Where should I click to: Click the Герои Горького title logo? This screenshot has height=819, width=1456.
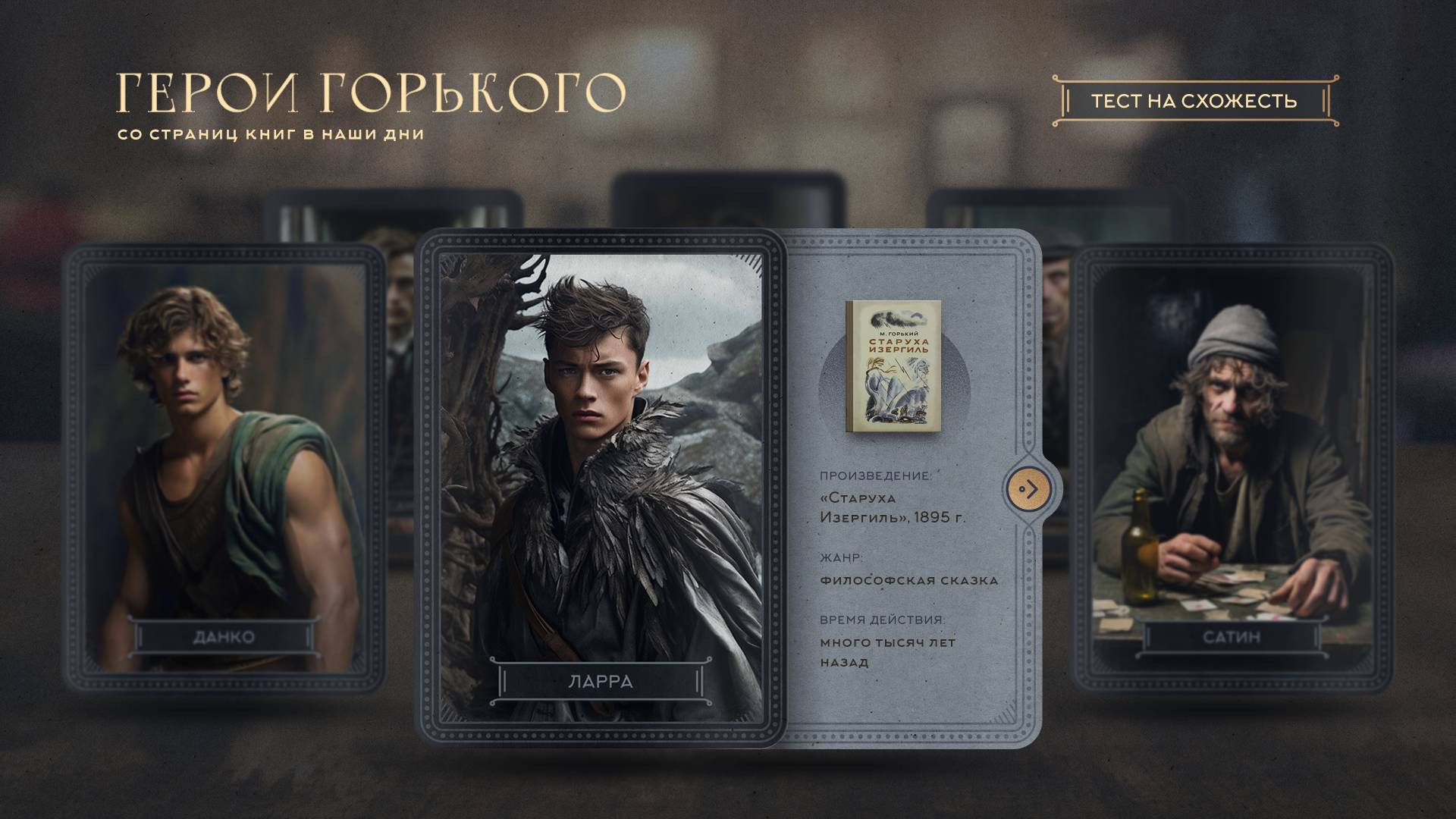click(x=370, y=94)
